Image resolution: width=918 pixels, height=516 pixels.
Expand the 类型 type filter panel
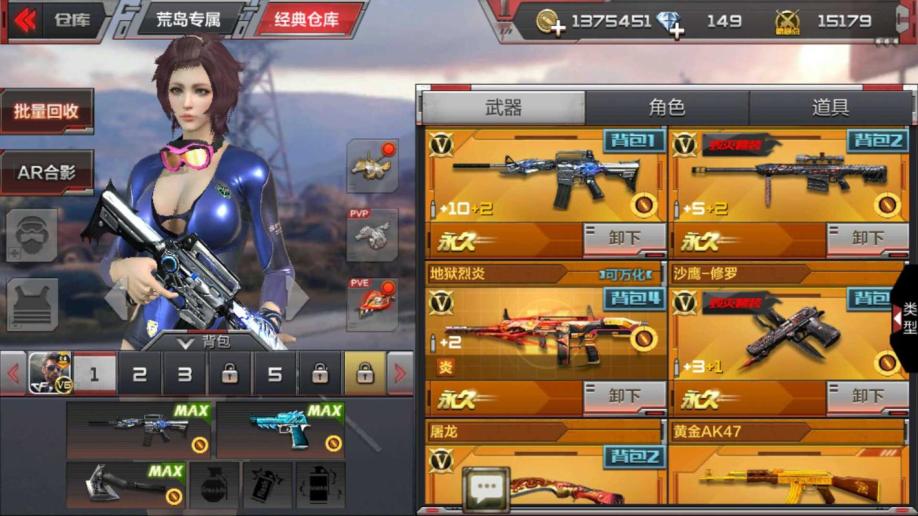(x=906, y=318)
